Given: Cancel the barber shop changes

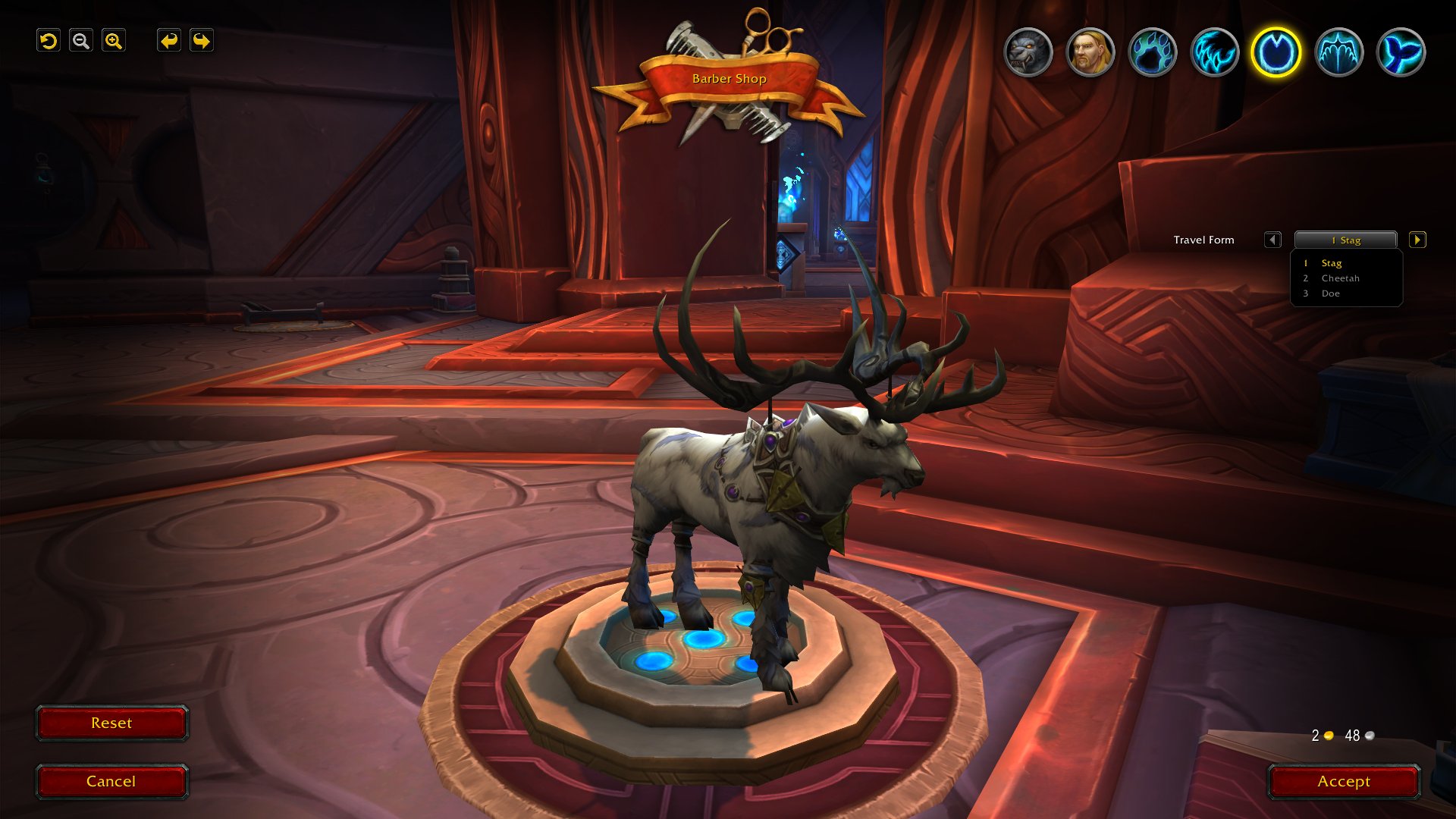Looking at the screenshot, I should pyautogui.click(x=111, y=781).
